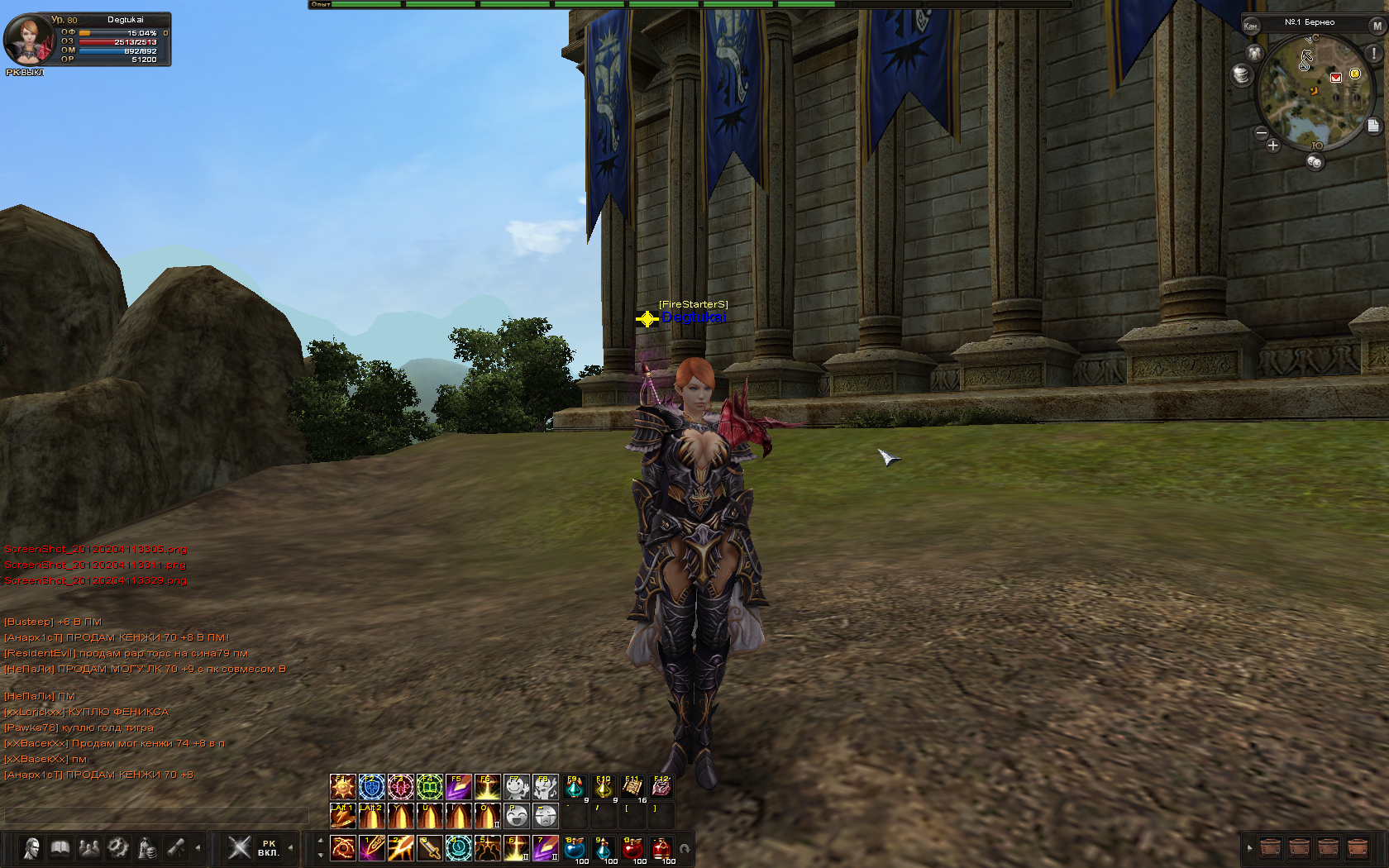Activate the sword skill in slot 3
This screenshot has height=868, width=1389.
[x=429, y=848]
